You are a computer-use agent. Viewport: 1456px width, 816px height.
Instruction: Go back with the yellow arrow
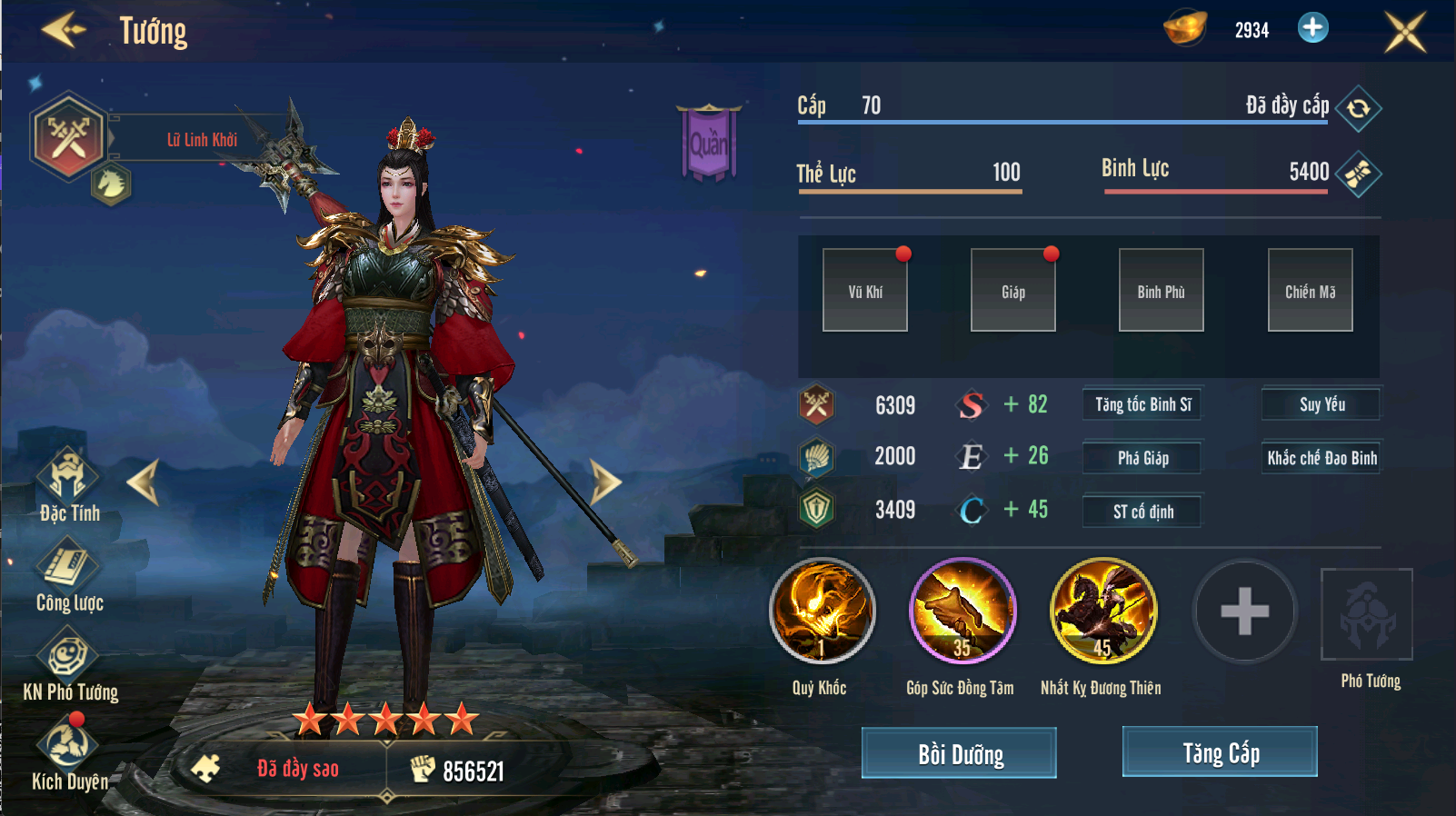point(64,30)
